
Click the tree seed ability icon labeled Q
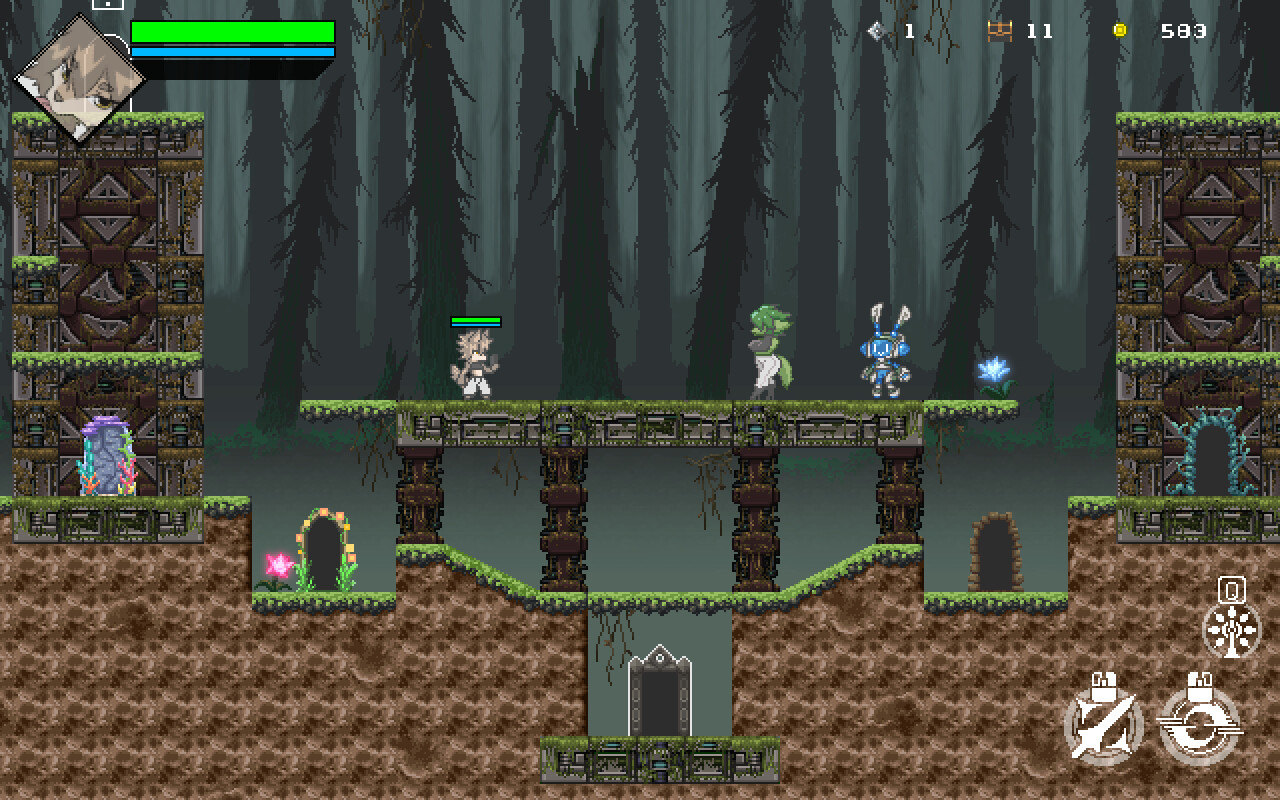pos(1233,629)
